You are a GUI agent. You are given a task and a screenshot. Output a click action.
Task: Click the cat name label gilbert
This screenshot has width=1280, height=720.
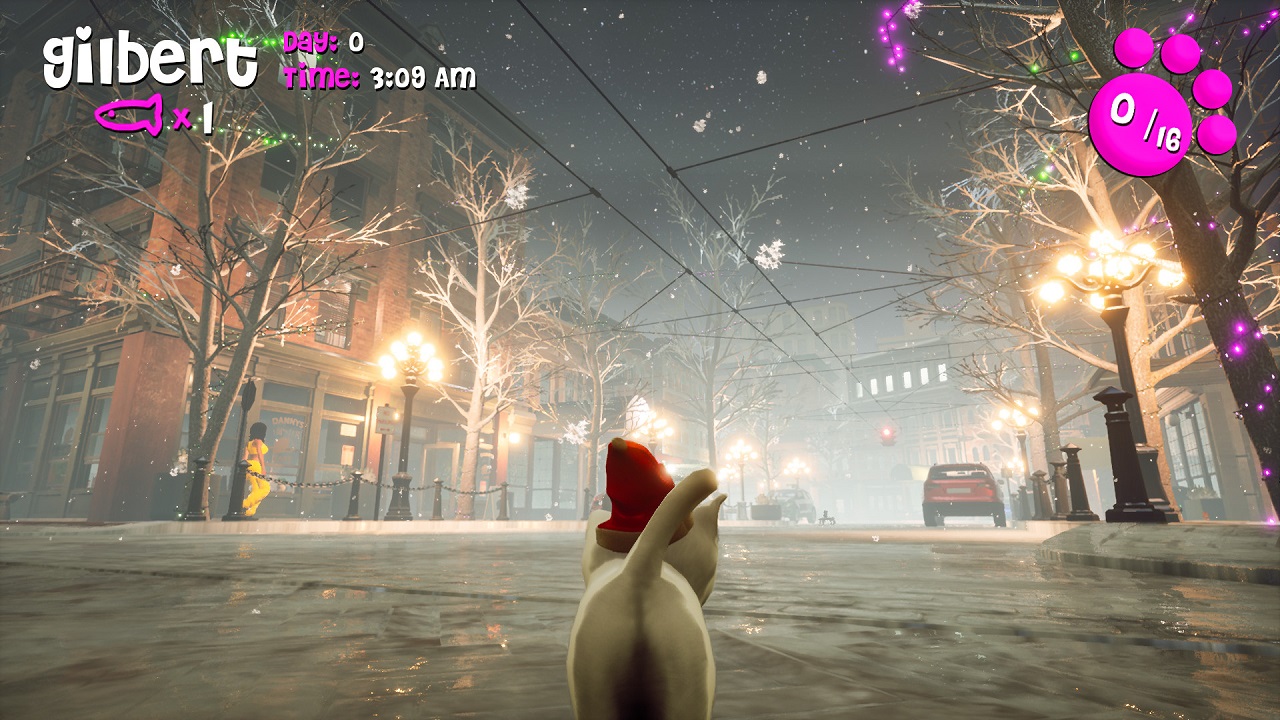[x=150, y=62]
